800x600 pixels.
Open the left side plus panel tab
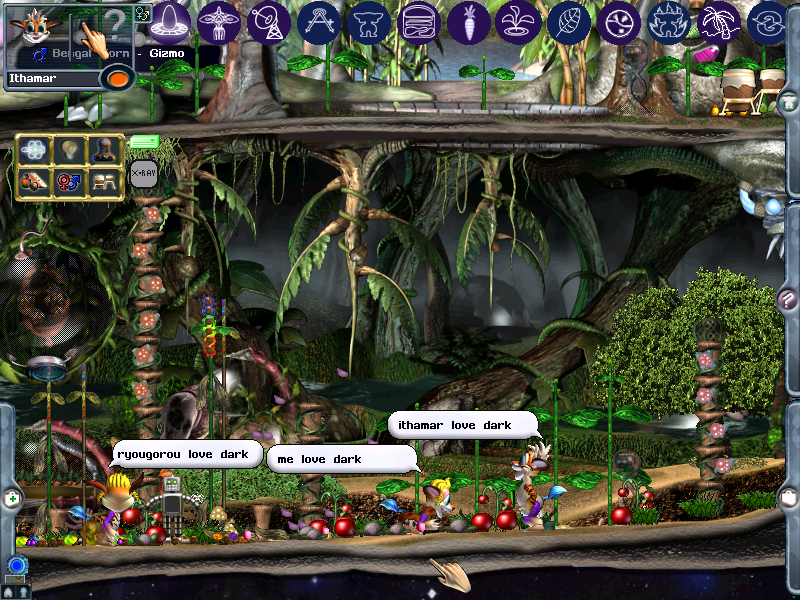[x=12, y=497]
